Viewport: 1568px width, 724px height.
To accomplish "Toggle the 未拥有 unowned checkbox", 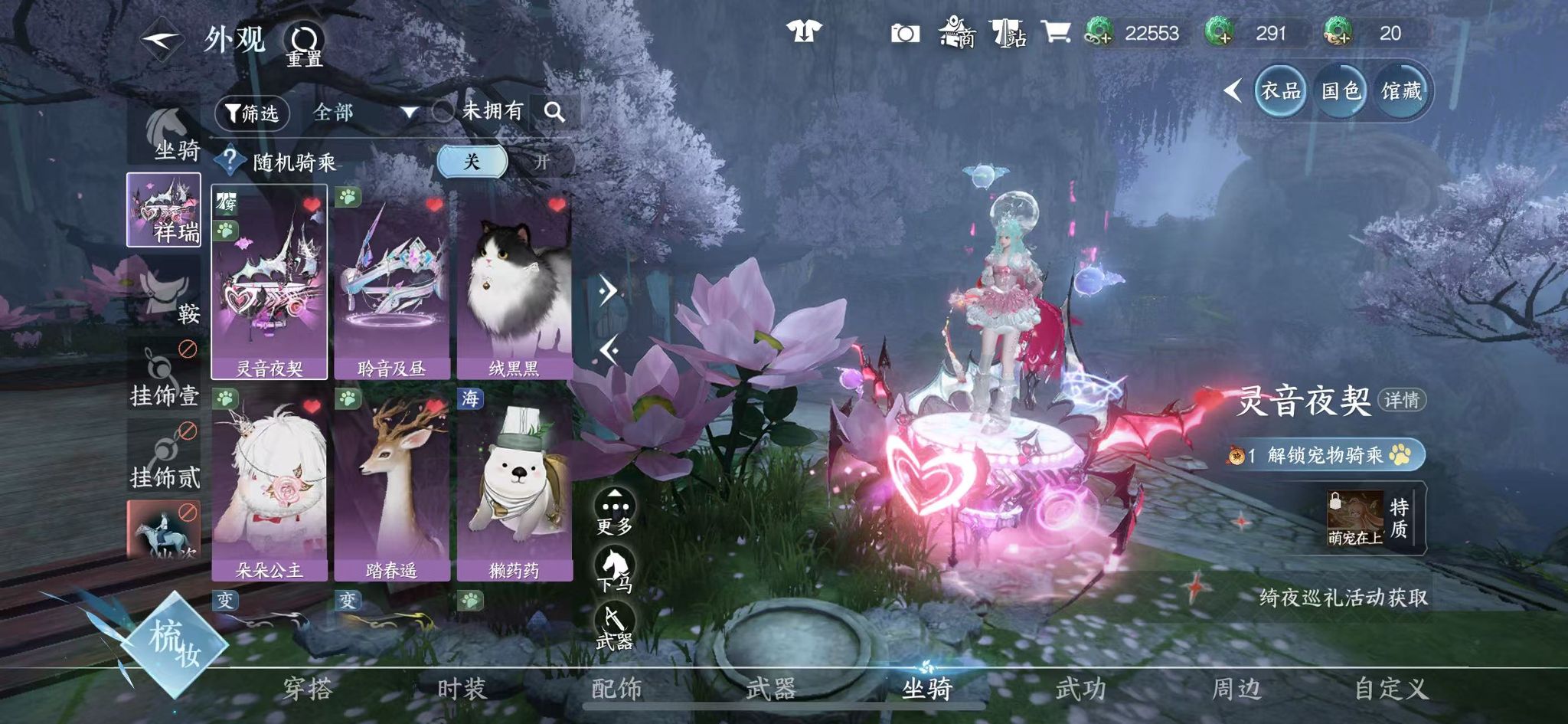I will [443, 112].
